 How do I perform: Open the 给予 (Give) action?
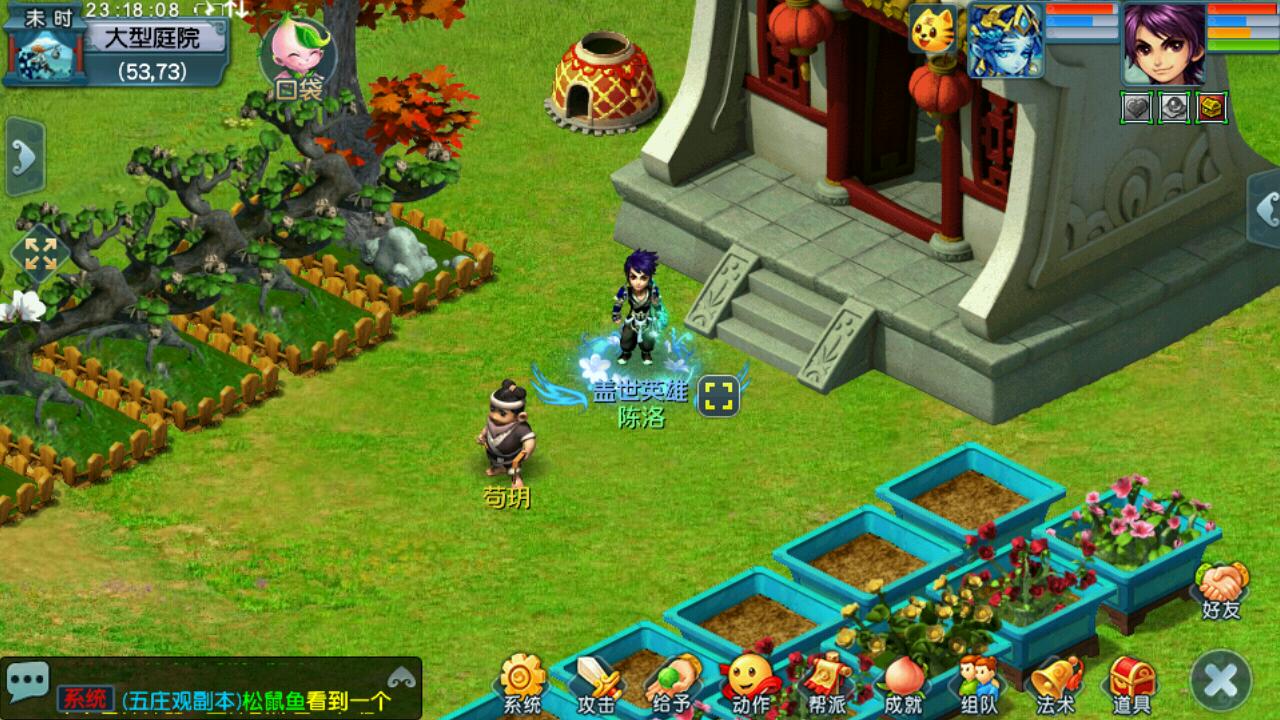click(673, 685)
